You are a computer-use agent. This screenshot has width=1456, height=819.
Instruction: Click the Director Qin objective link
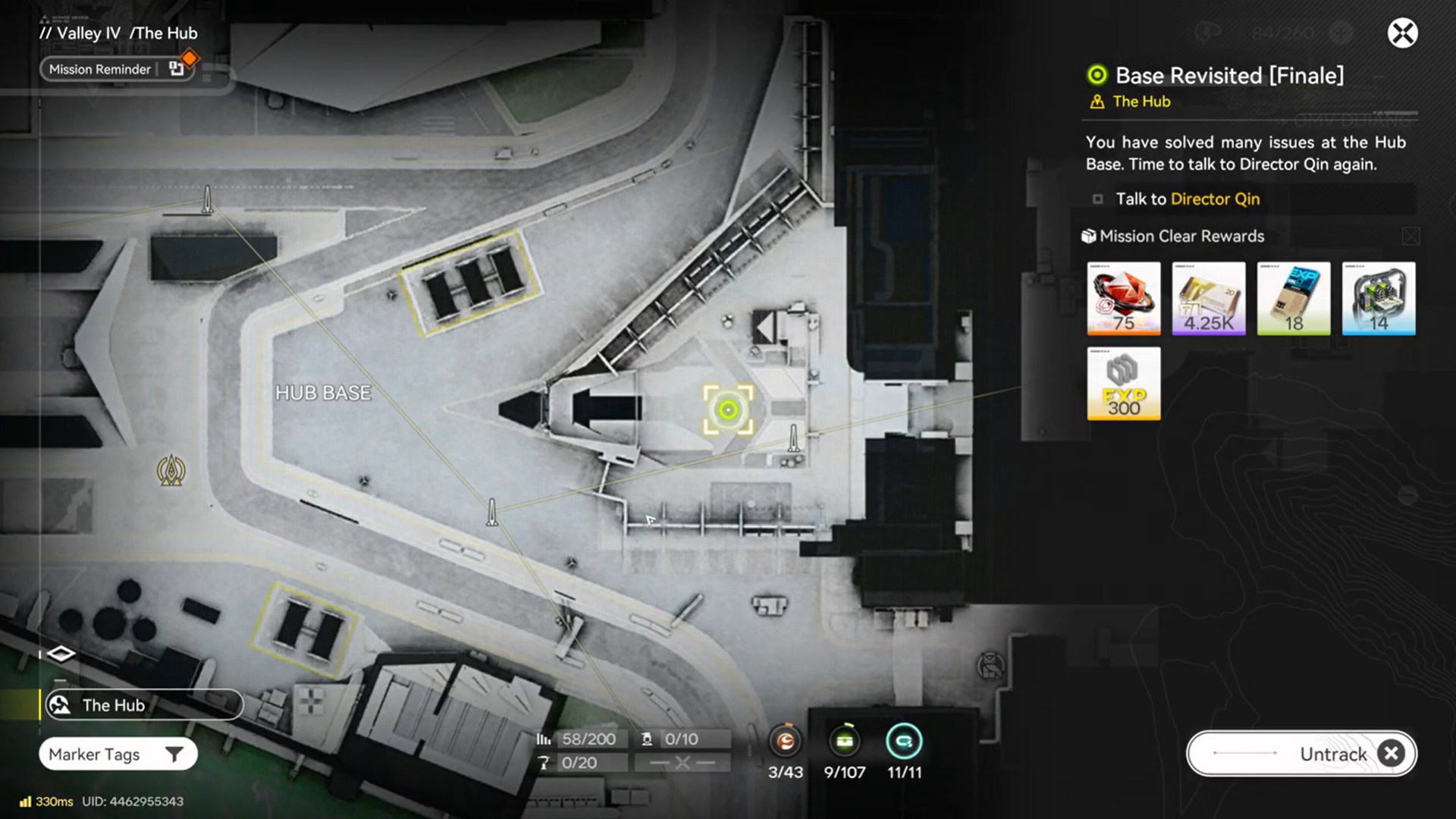pos(1215,199)
